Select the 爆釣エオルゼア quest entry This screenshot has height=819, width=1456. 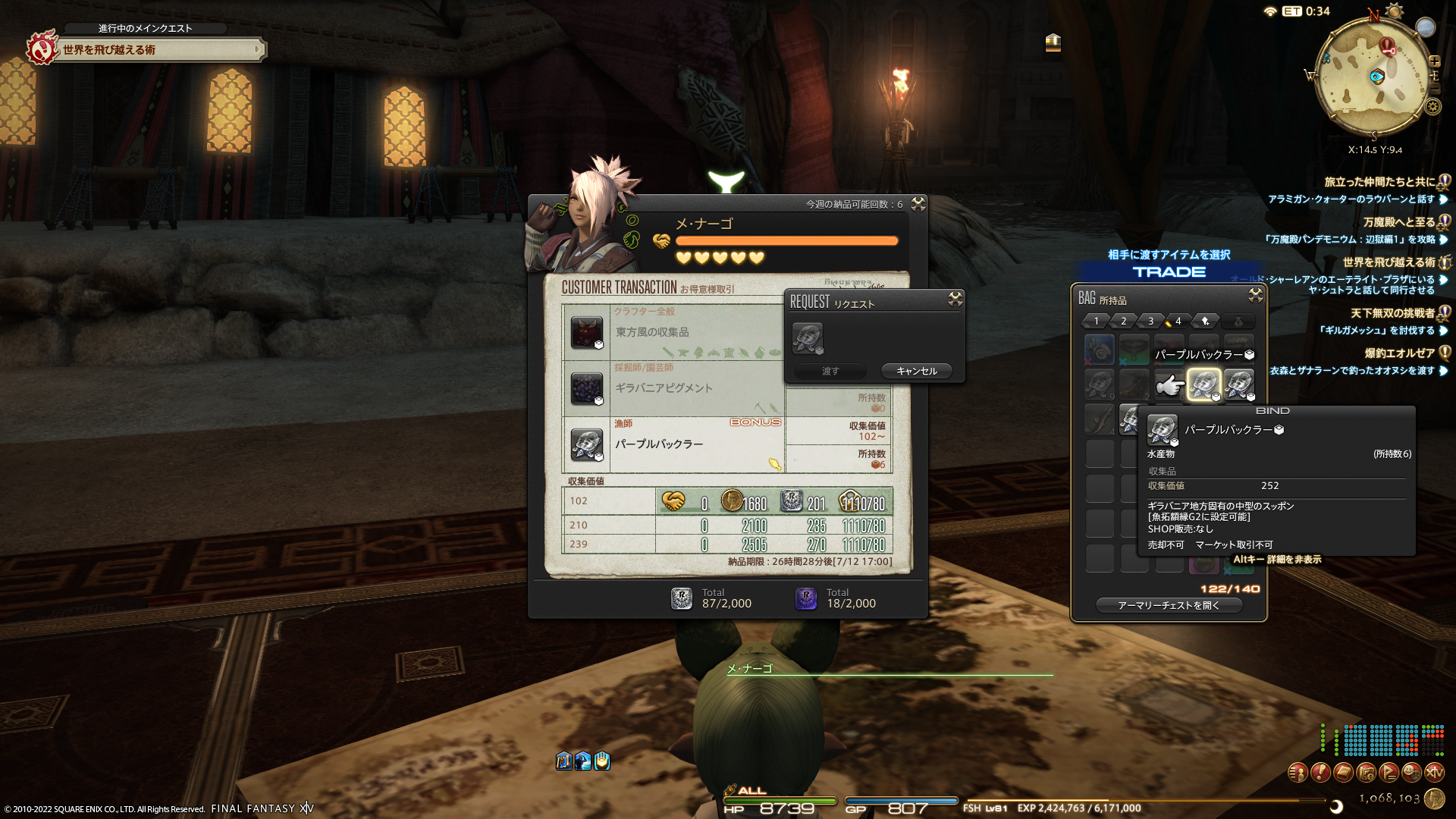pos(1399,353)
